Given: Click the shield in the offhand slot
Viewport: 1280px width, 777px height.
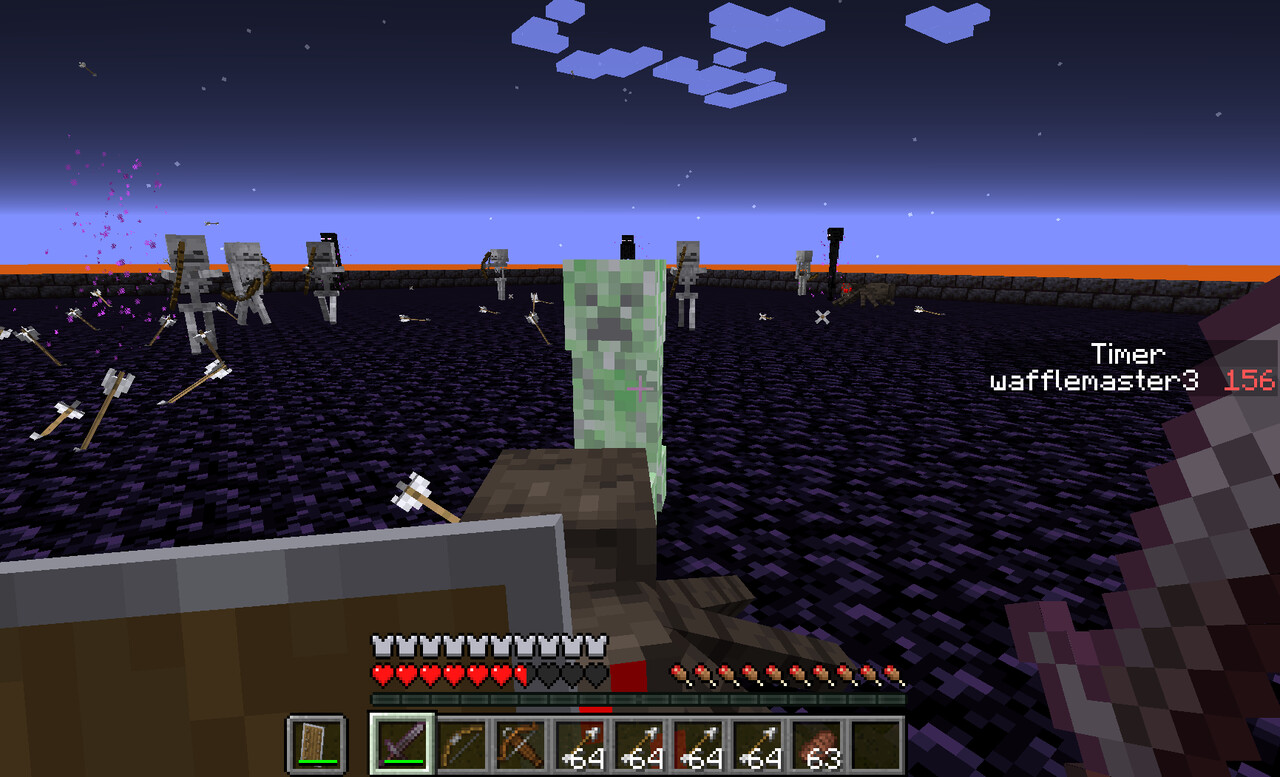Looking at the screenshot, I should coord(316,744).
